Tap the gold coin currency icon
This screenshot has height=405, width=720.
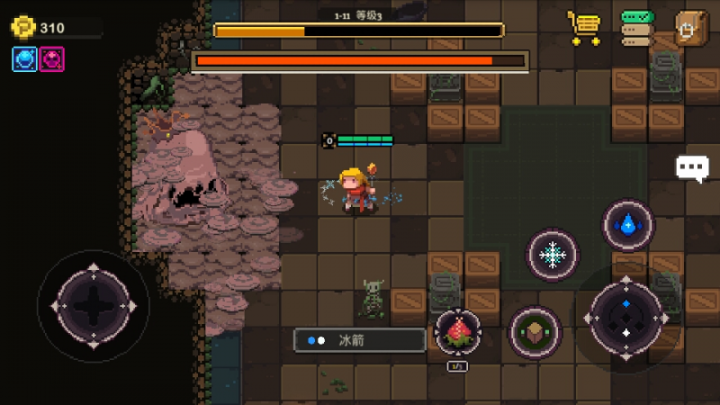pyautogui.click(x=23, y=27)
